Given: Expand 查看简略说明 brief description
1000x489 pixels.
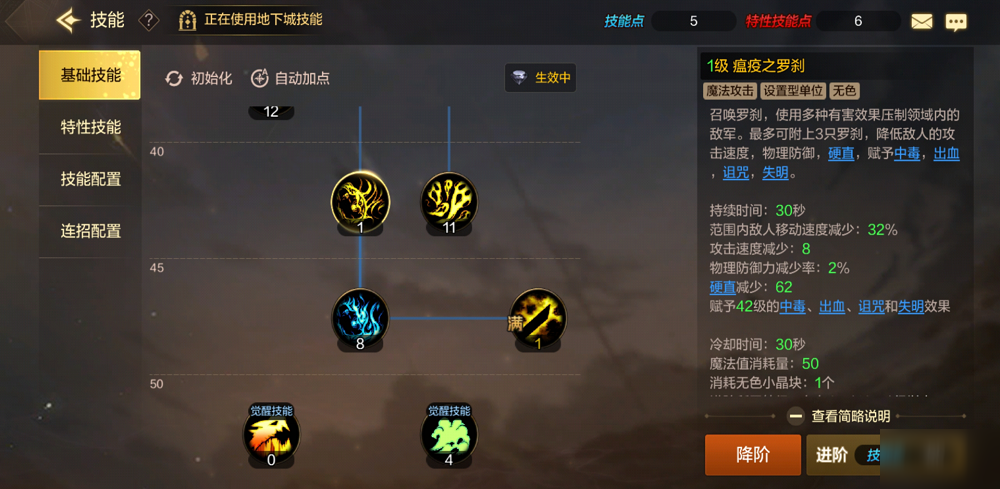Looking at the screenshot, I should [840, 416].
